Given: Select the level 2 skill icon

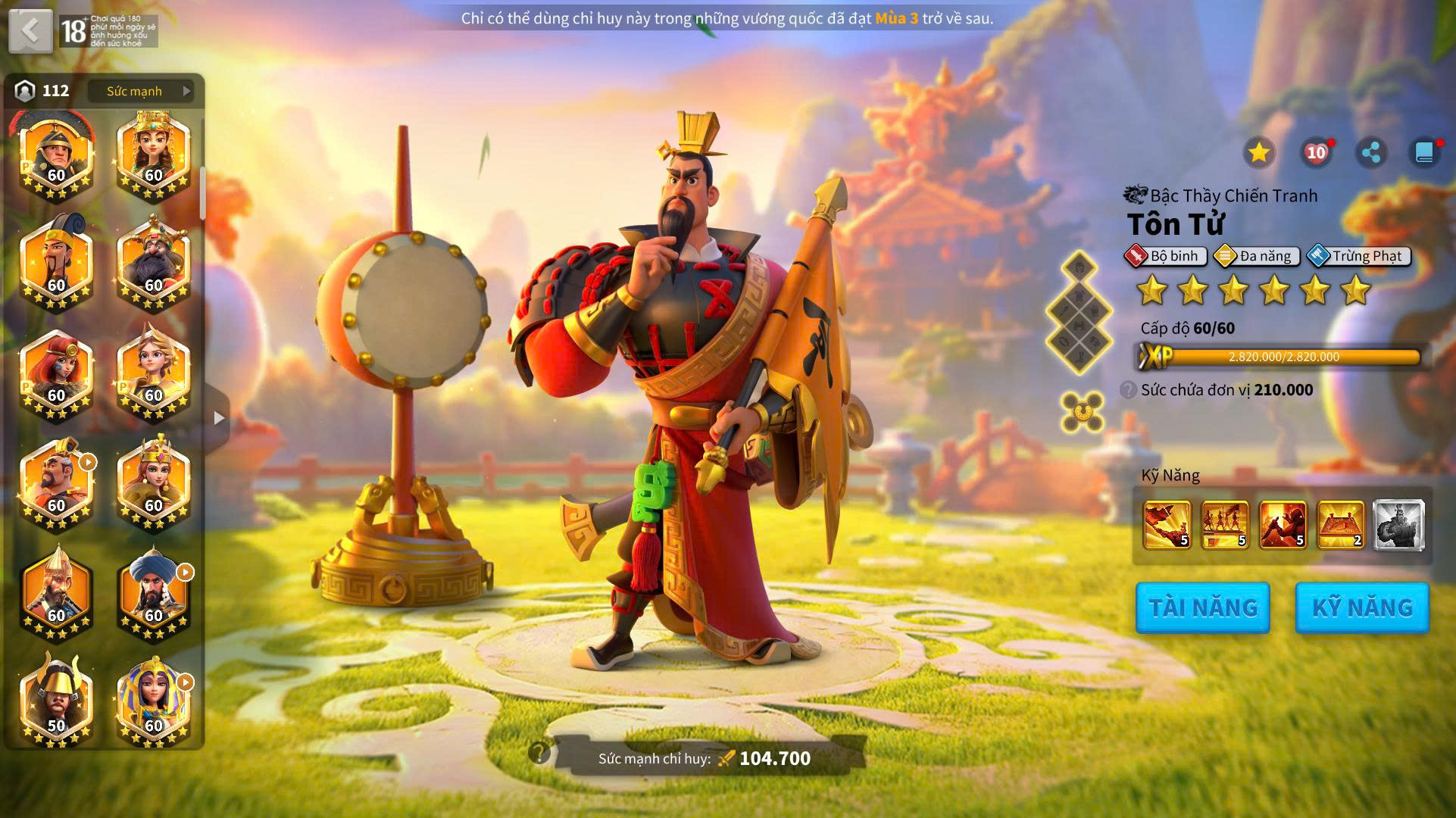Looking at the screenshot, I should point(1341,524).
